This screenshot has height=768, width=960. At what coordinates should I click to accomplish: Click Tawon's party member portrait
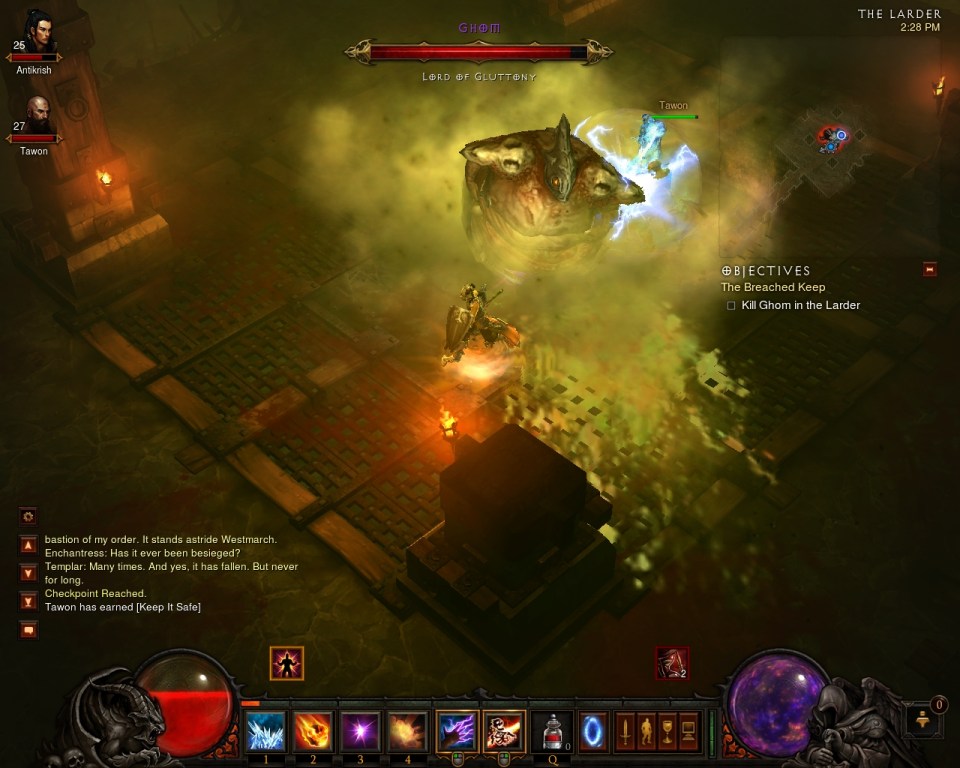click(x=37, y=116)
